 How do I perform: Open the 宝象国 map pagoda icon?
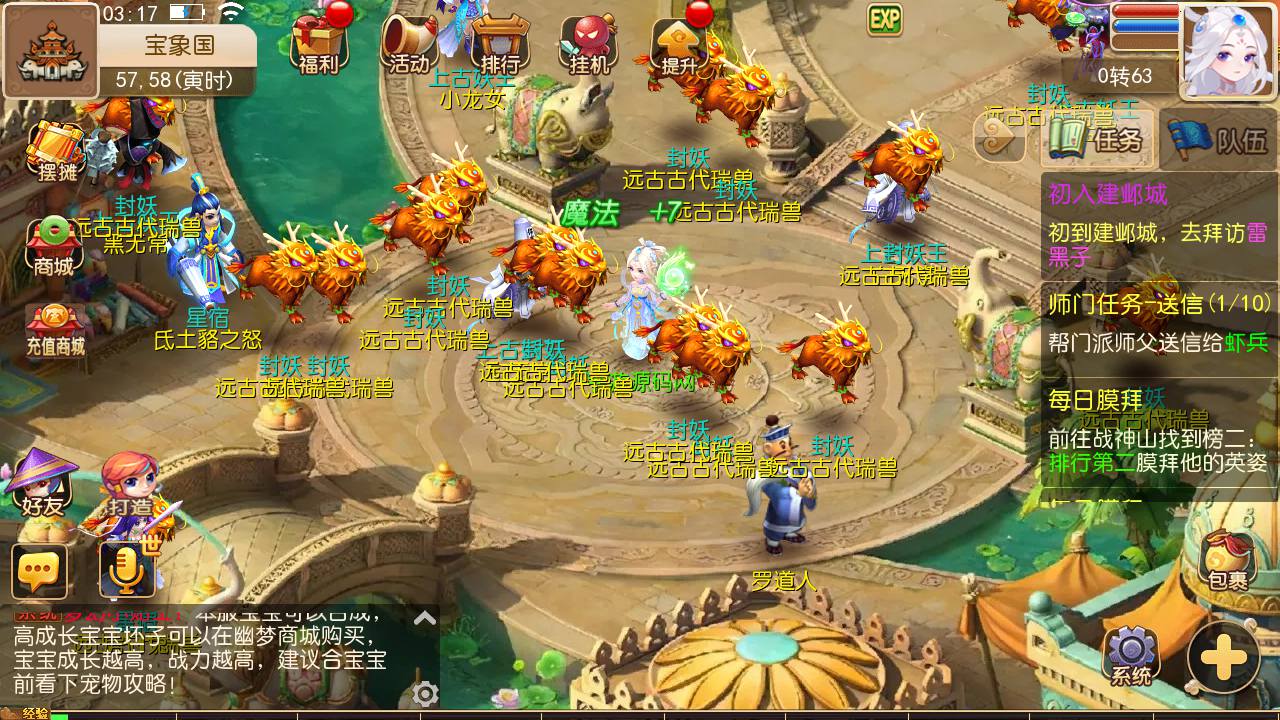[x=51, y=50]
